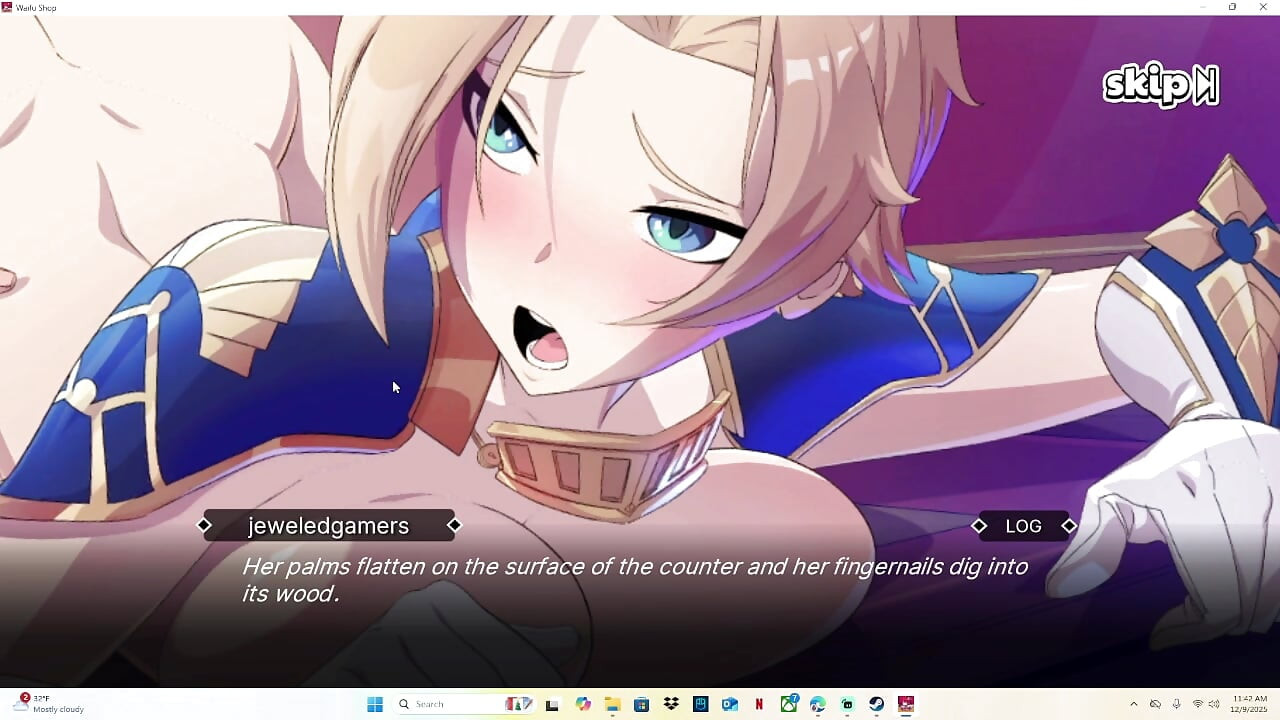1280x720 pixels.
Task: Open Dropbox from the taskbar
Action: [672, 704]
